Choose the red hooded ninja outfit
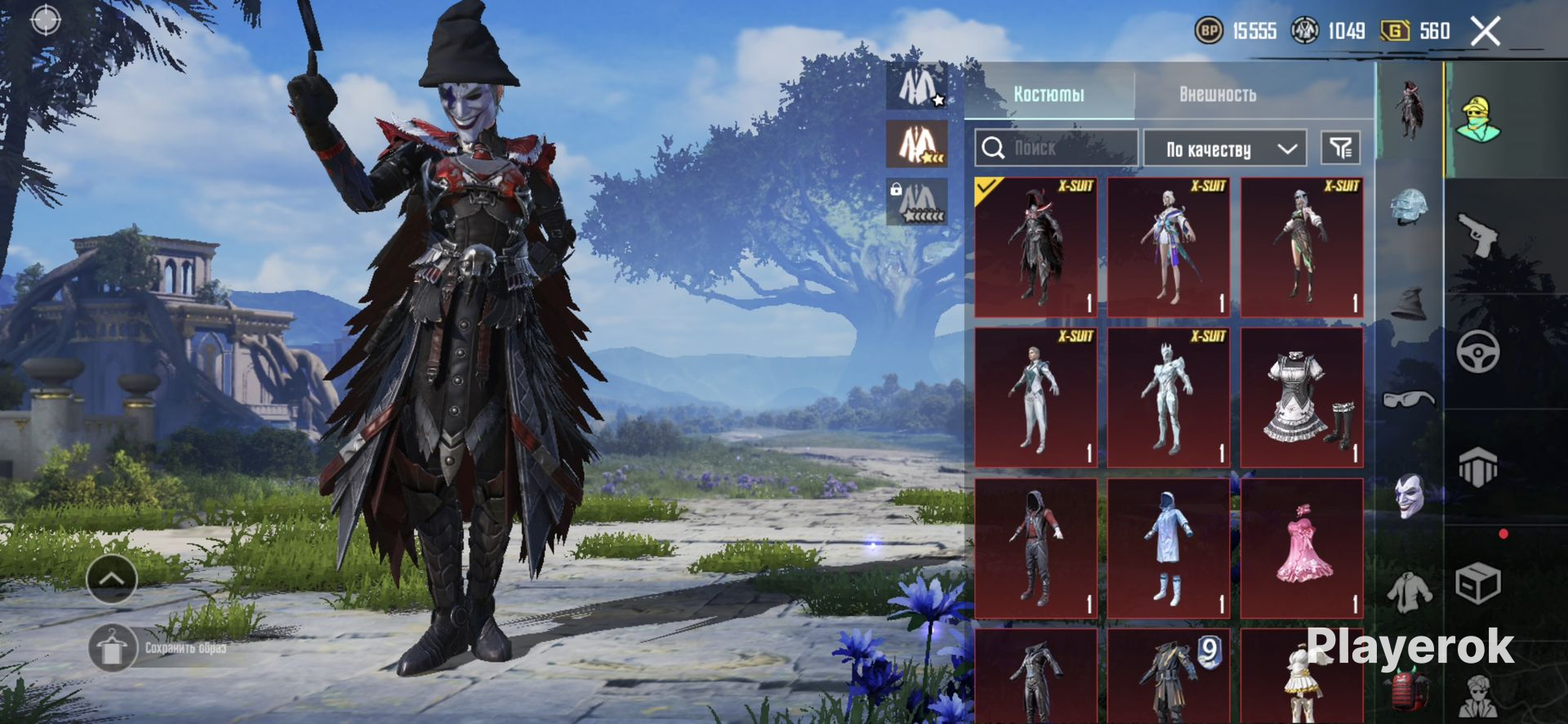Screen dimensions: 1568x724 pyautogui.click(x=1036, y=547)
